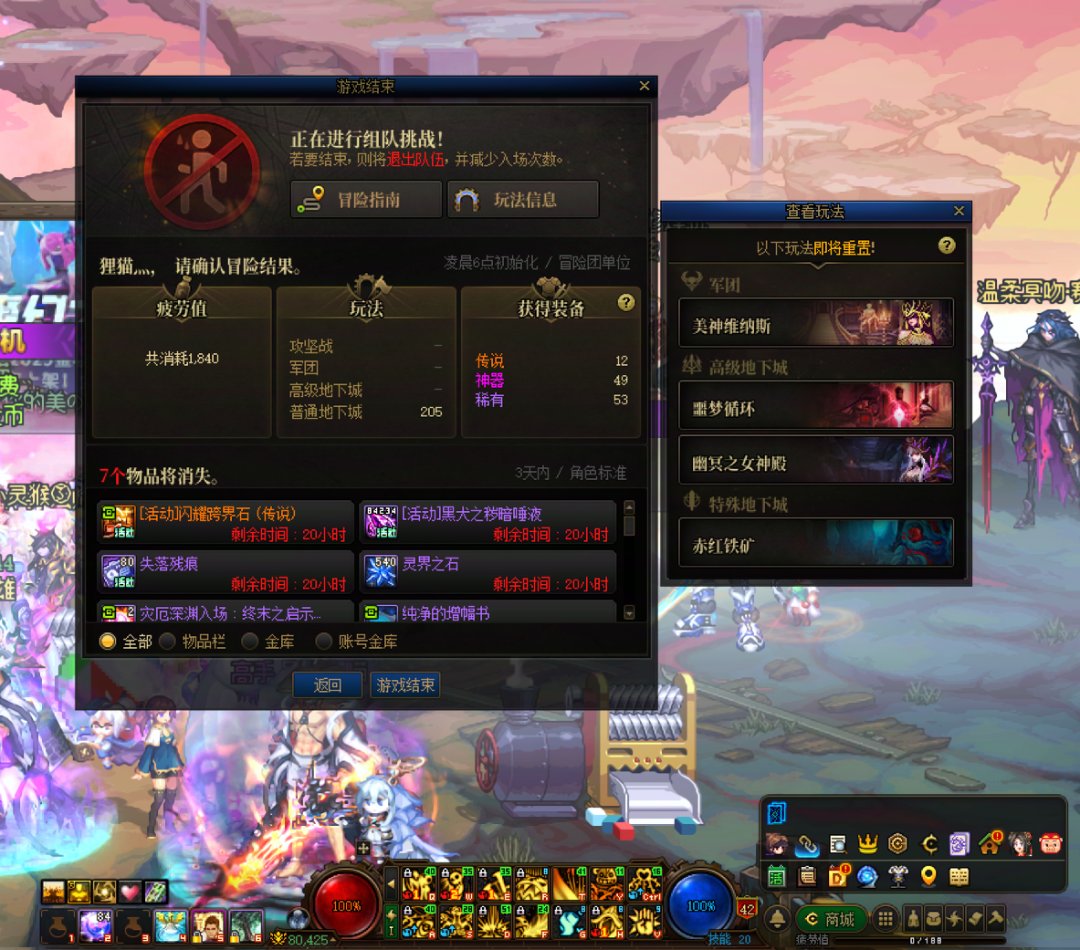Select the 失落残痕 item row

click(226, 572)
